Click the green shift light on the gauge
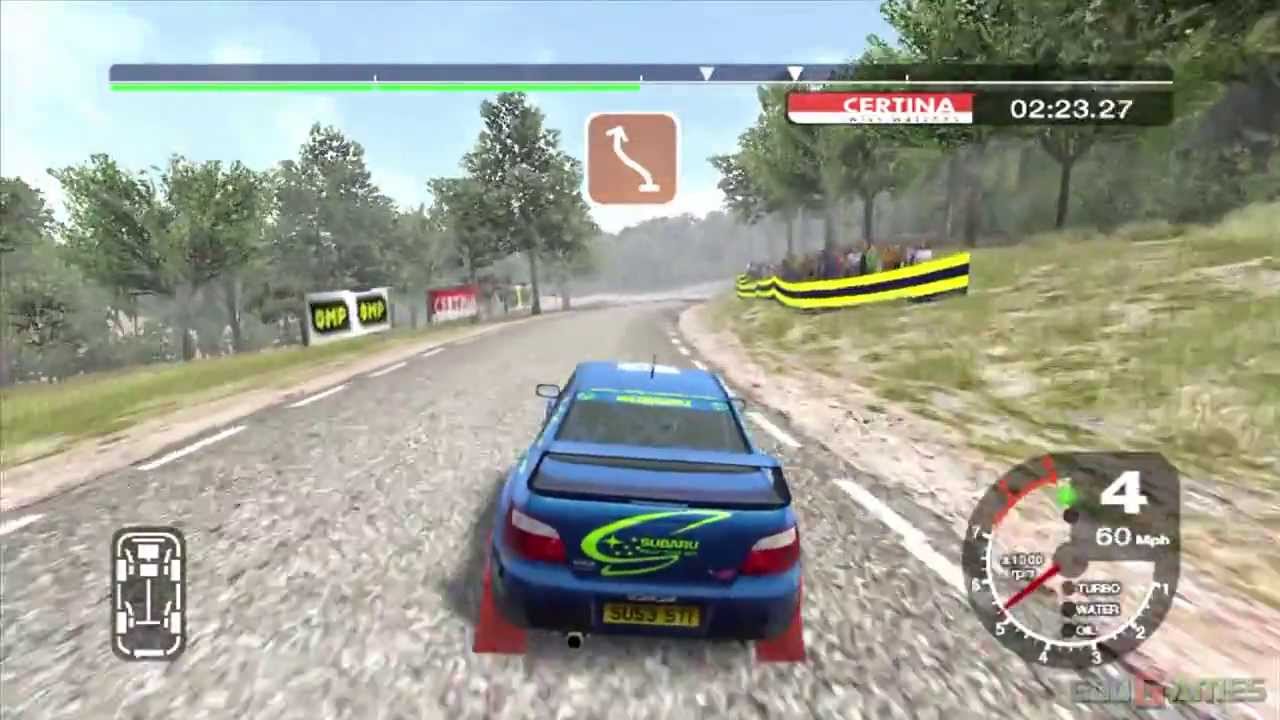The height and width of the screenshot is (720, 1280). pyautogui.click(x=1066, y=492)
